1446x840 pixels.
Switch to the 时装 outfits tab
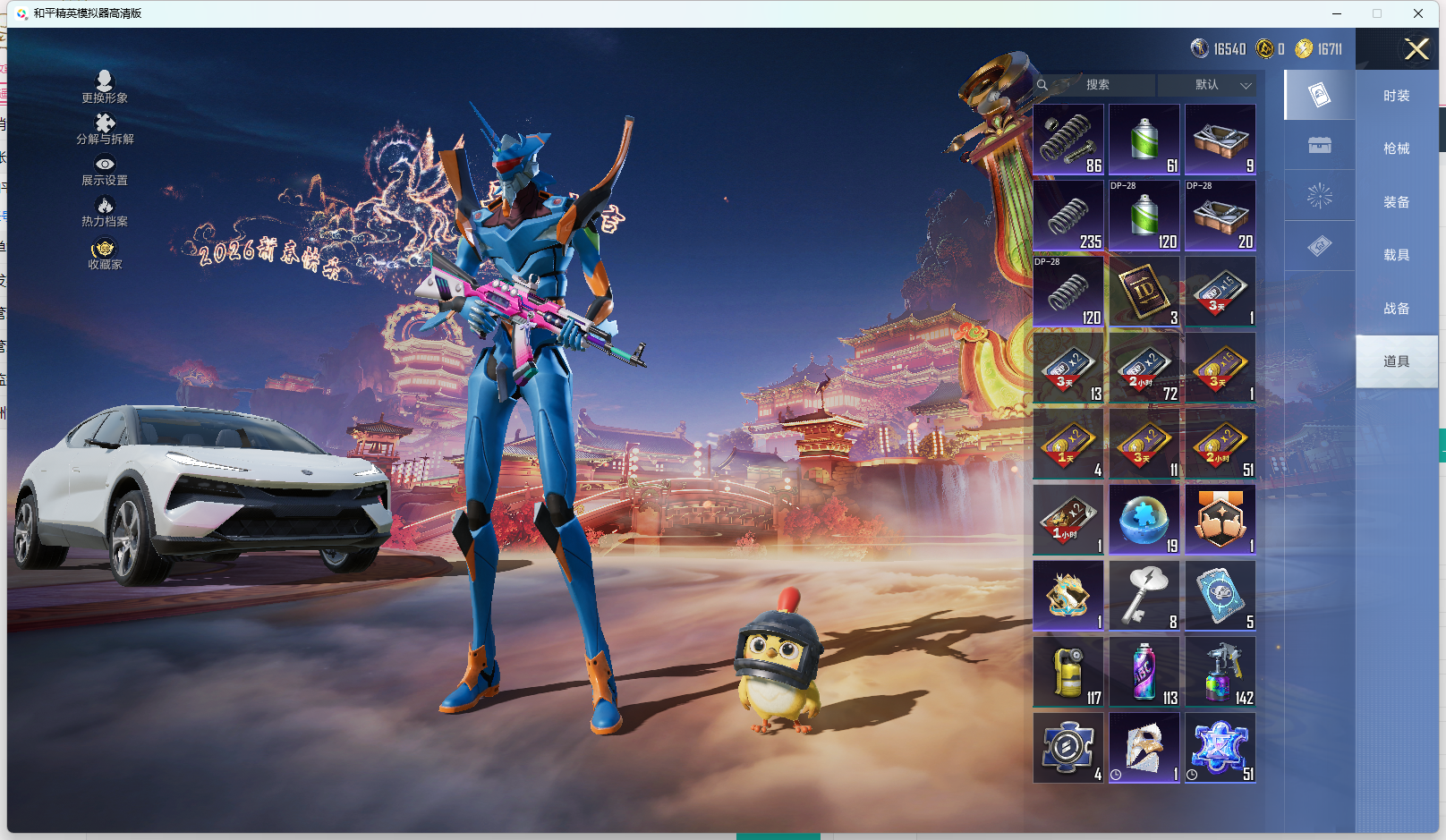click(x=1396, y=96)
